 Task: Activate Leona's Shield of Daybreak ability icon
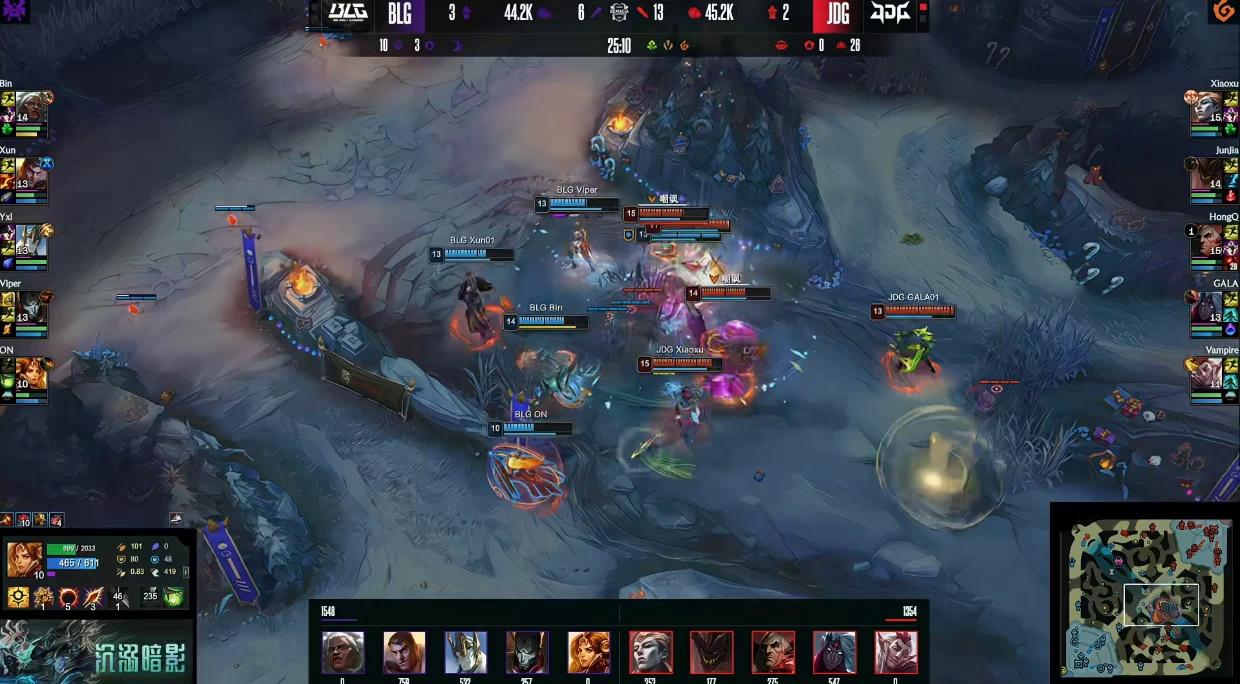(43, 597)
